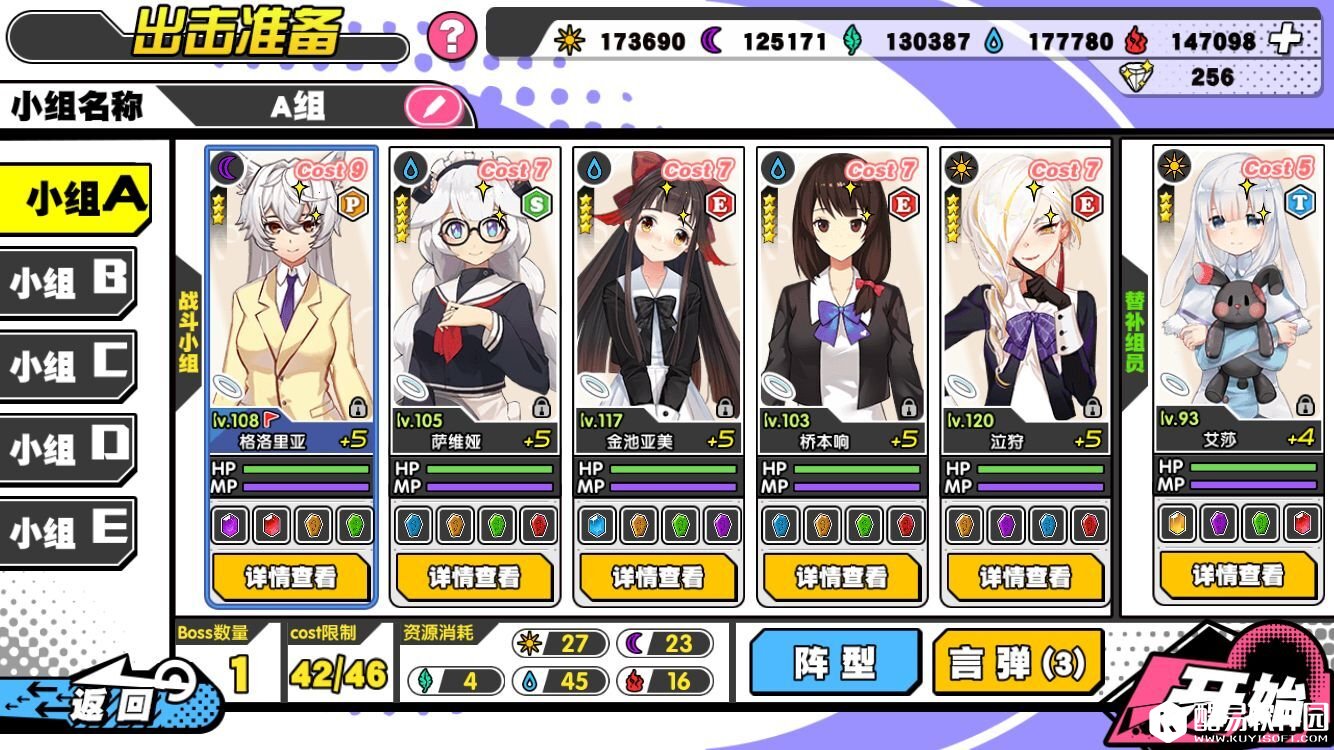Open 言弹(3) with the yellow button
Viewport: 1334px width, 750px height.
1019,662
